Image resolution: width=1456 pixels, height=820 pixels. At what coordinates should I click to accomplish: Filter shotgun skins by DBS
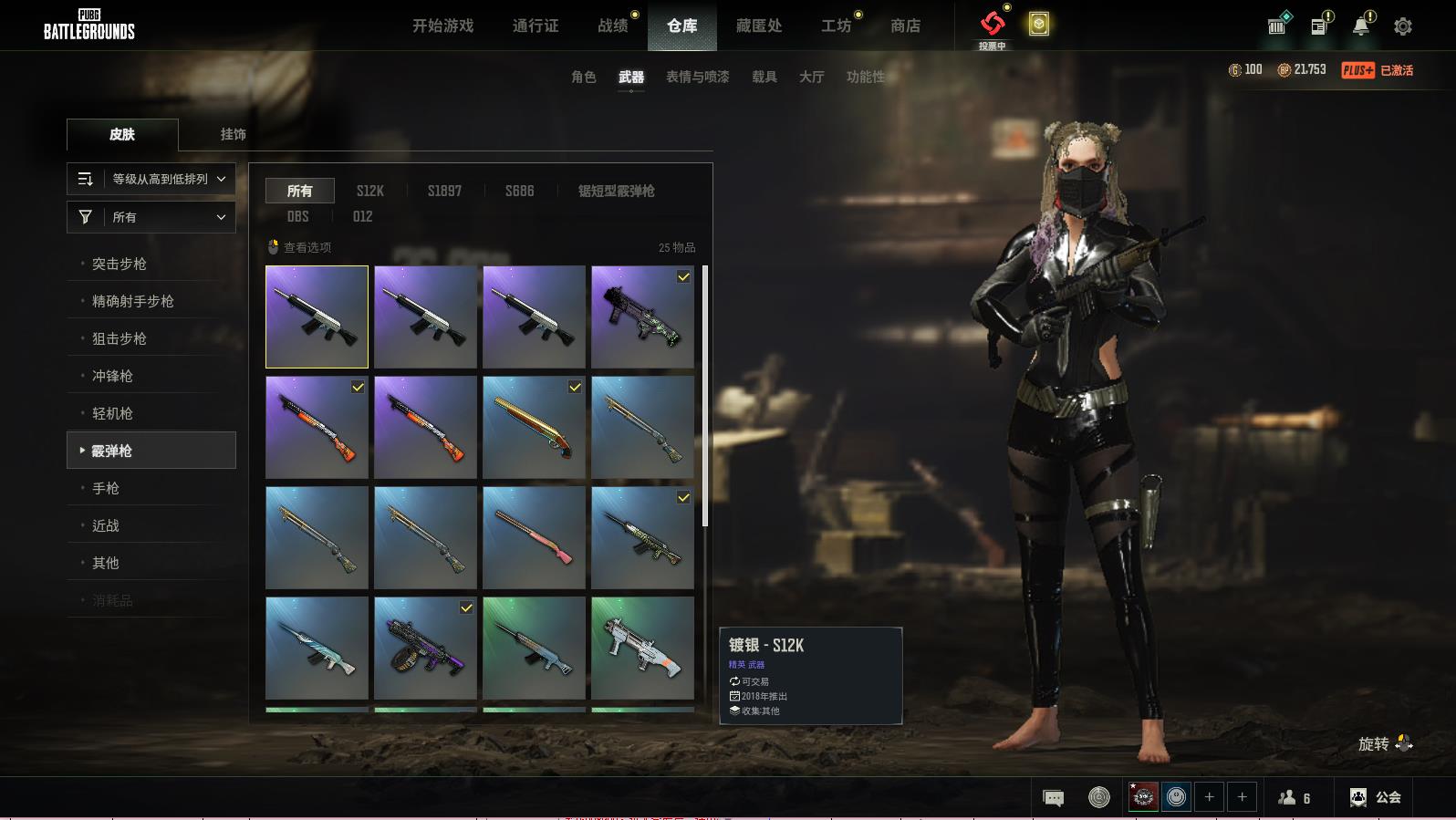[x=298, y=216]
